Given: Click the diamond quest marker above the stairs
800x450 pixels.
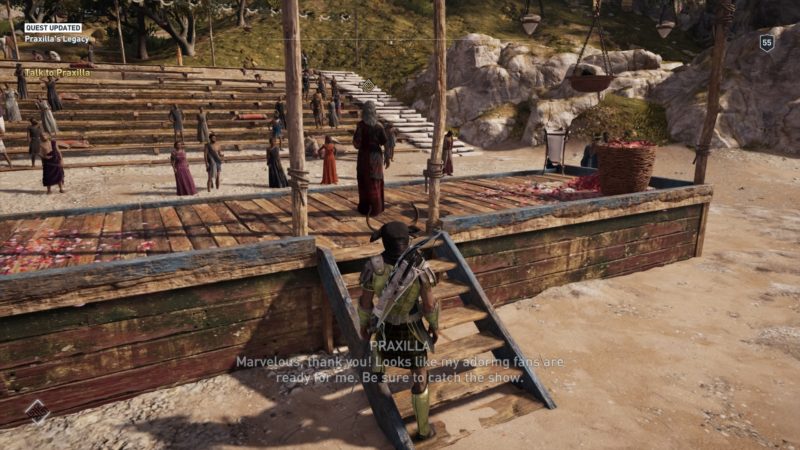Looking at the screenshot, I should [367, 86].
